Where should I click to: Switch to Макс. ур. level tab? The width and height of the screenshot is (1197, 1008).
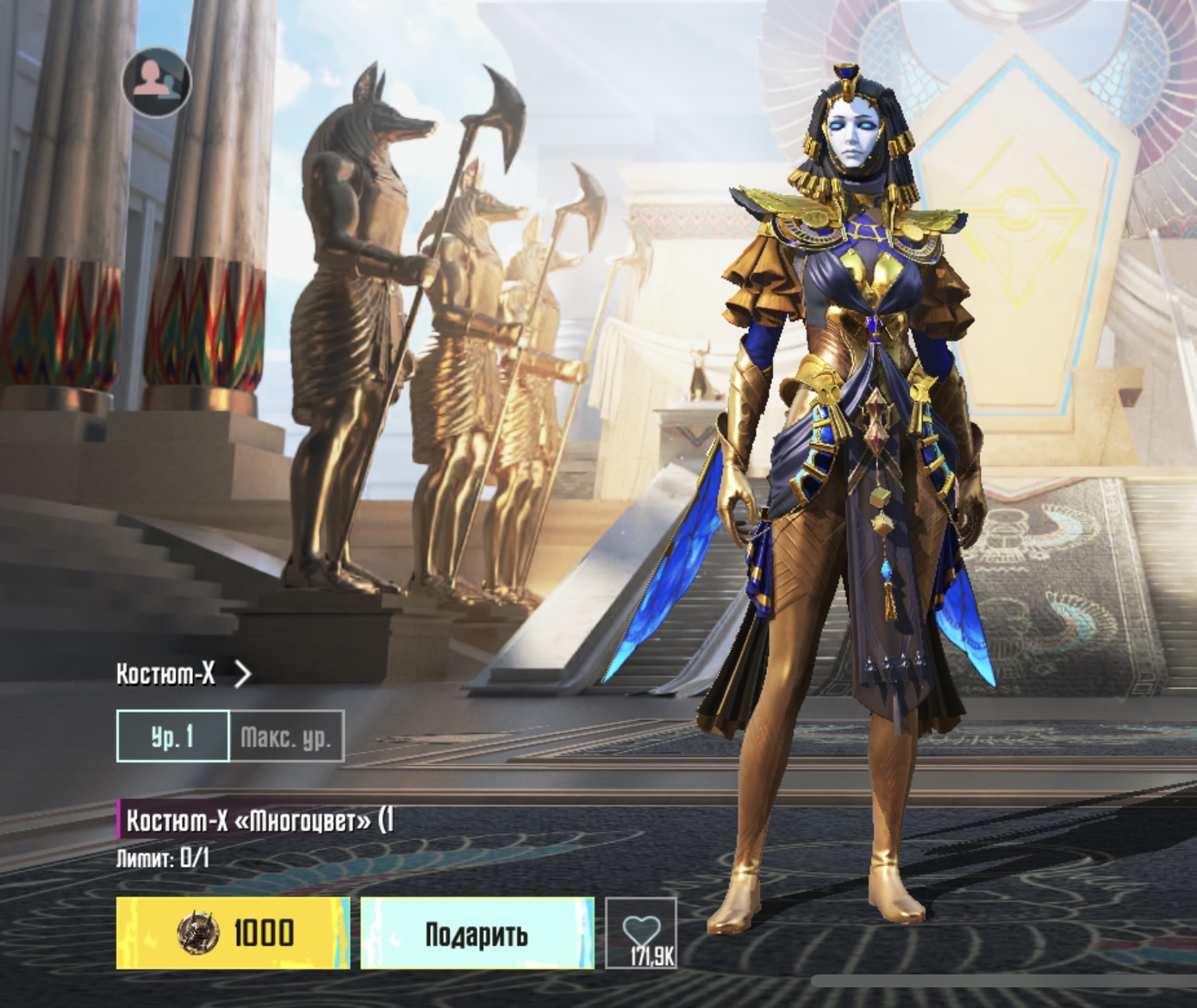tap(287, 737)
